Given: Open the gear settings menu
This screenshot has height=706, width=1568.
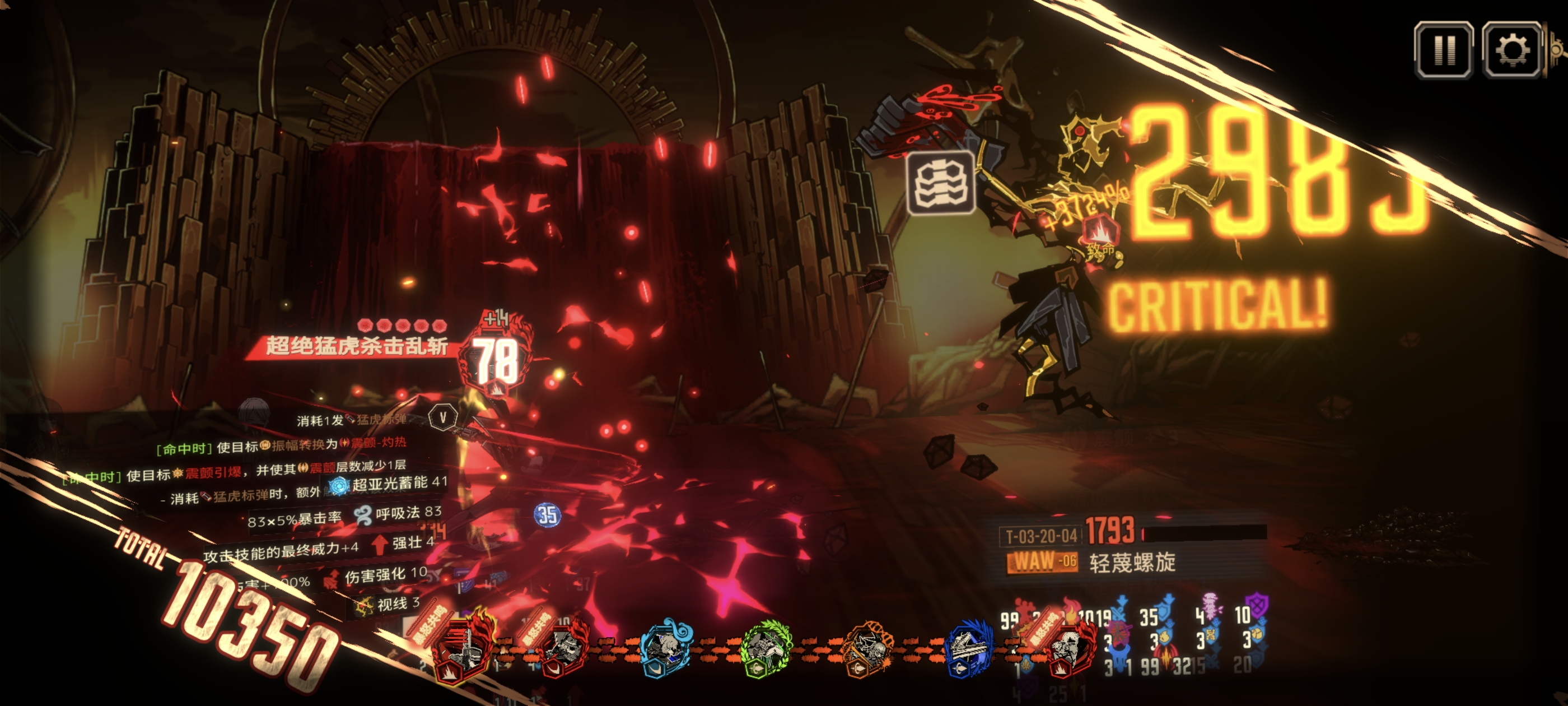Looking at the screenshot, I should coord(1511,50).
